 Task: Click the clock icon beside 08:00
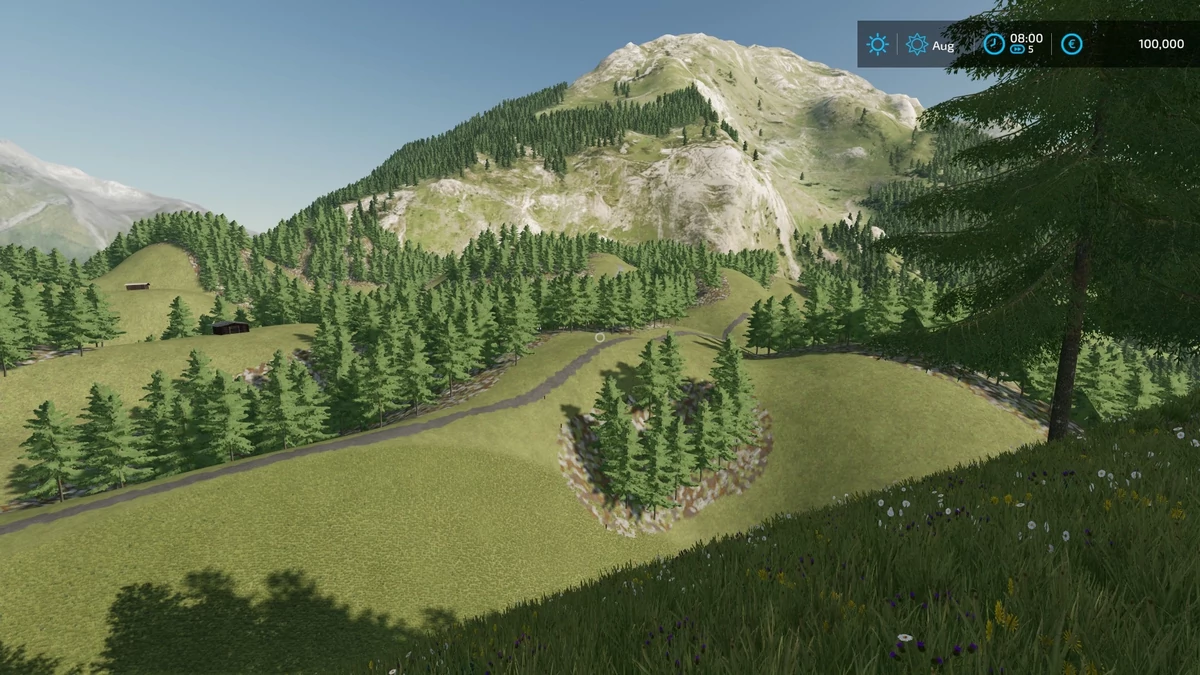[x=993, y=44]
